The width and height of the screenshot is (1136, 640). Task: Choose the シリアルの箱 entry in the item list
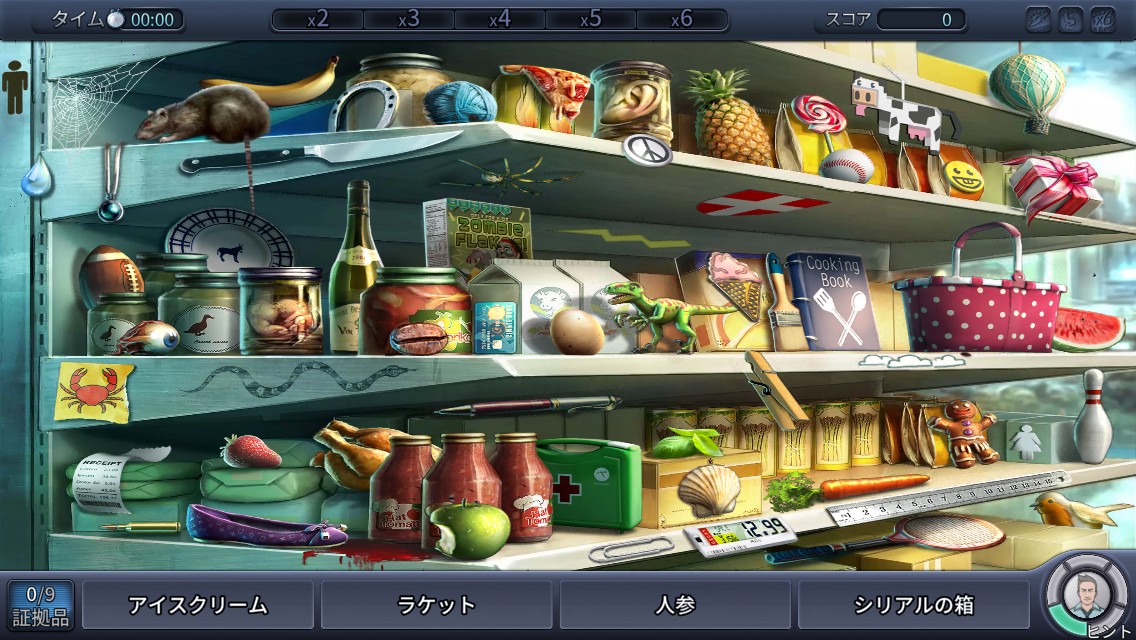click(x=914, y=605)
